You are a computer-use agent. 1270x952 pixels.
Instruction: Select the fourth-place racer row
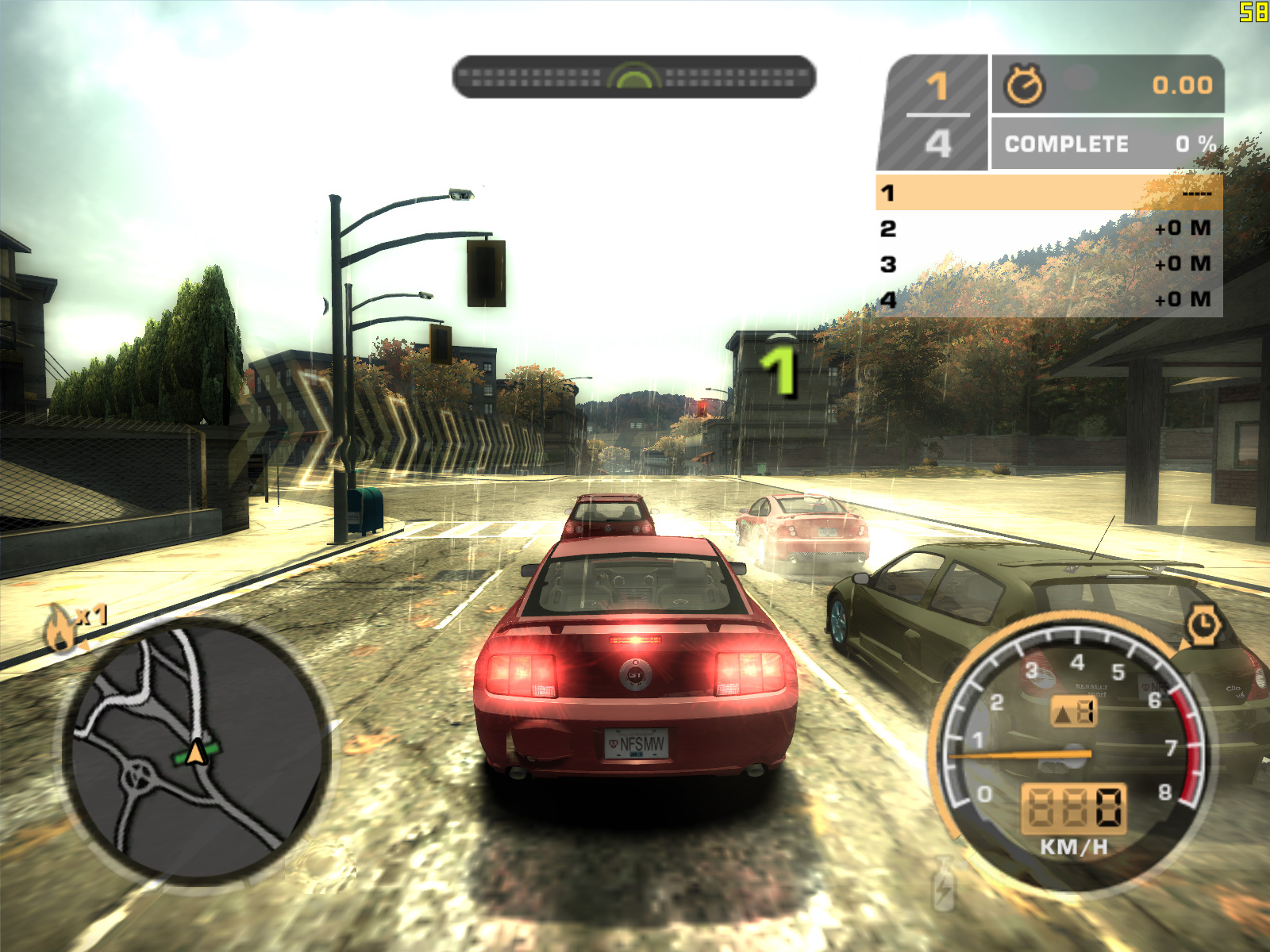point(1049,300)
